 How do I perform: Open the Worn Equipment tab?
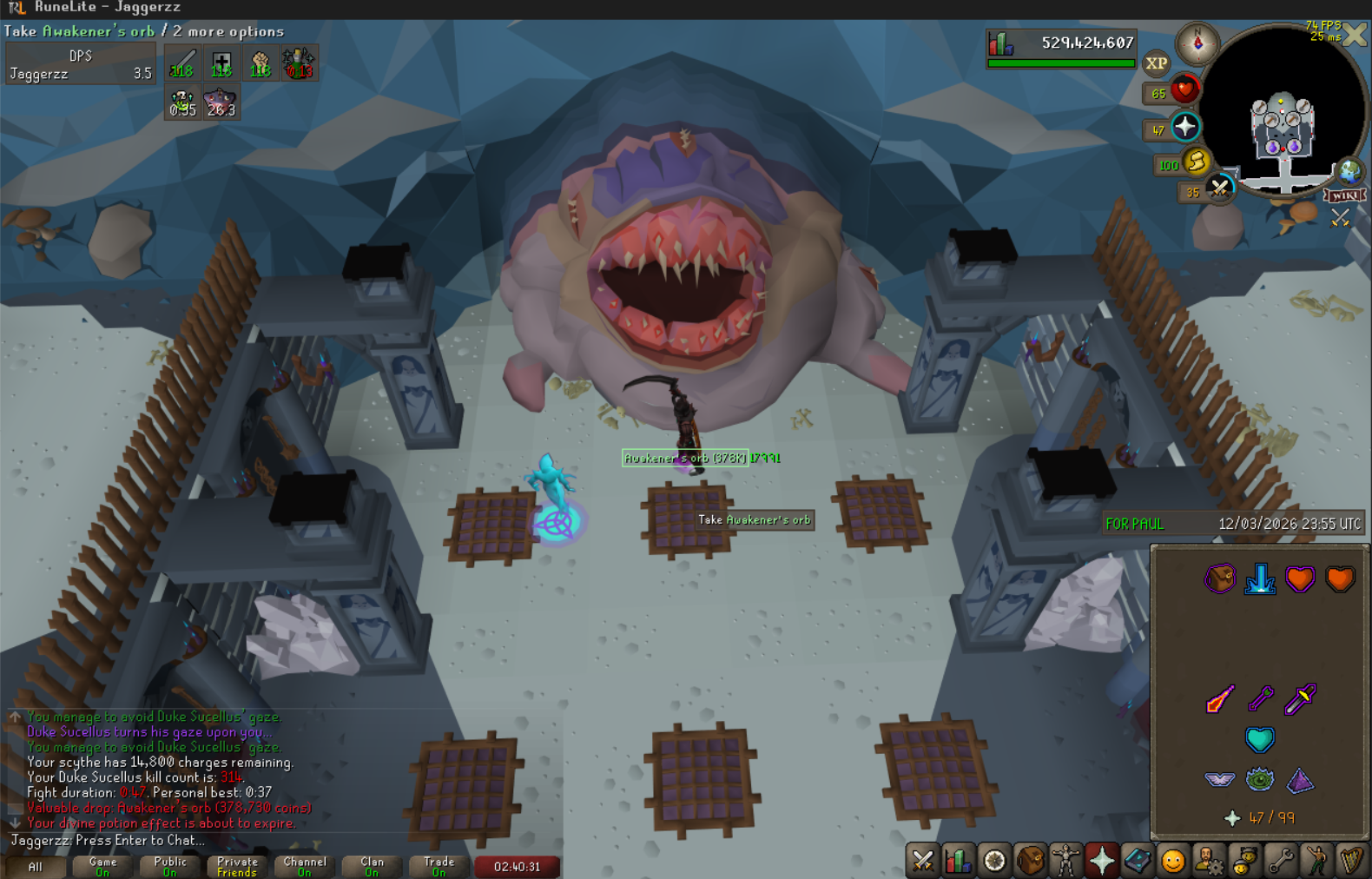pyautogui.click(x=1065, y=861)
